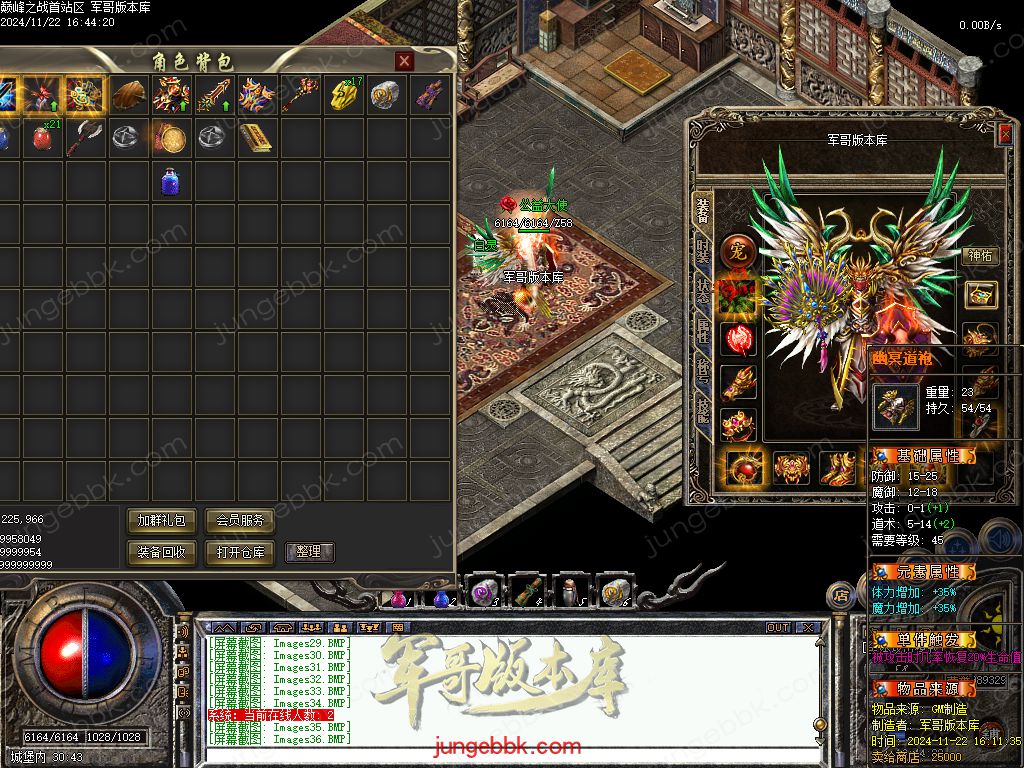The image size is (1024, 768).
Task: Click the 神佑 button
Action: tap(979, 255)
